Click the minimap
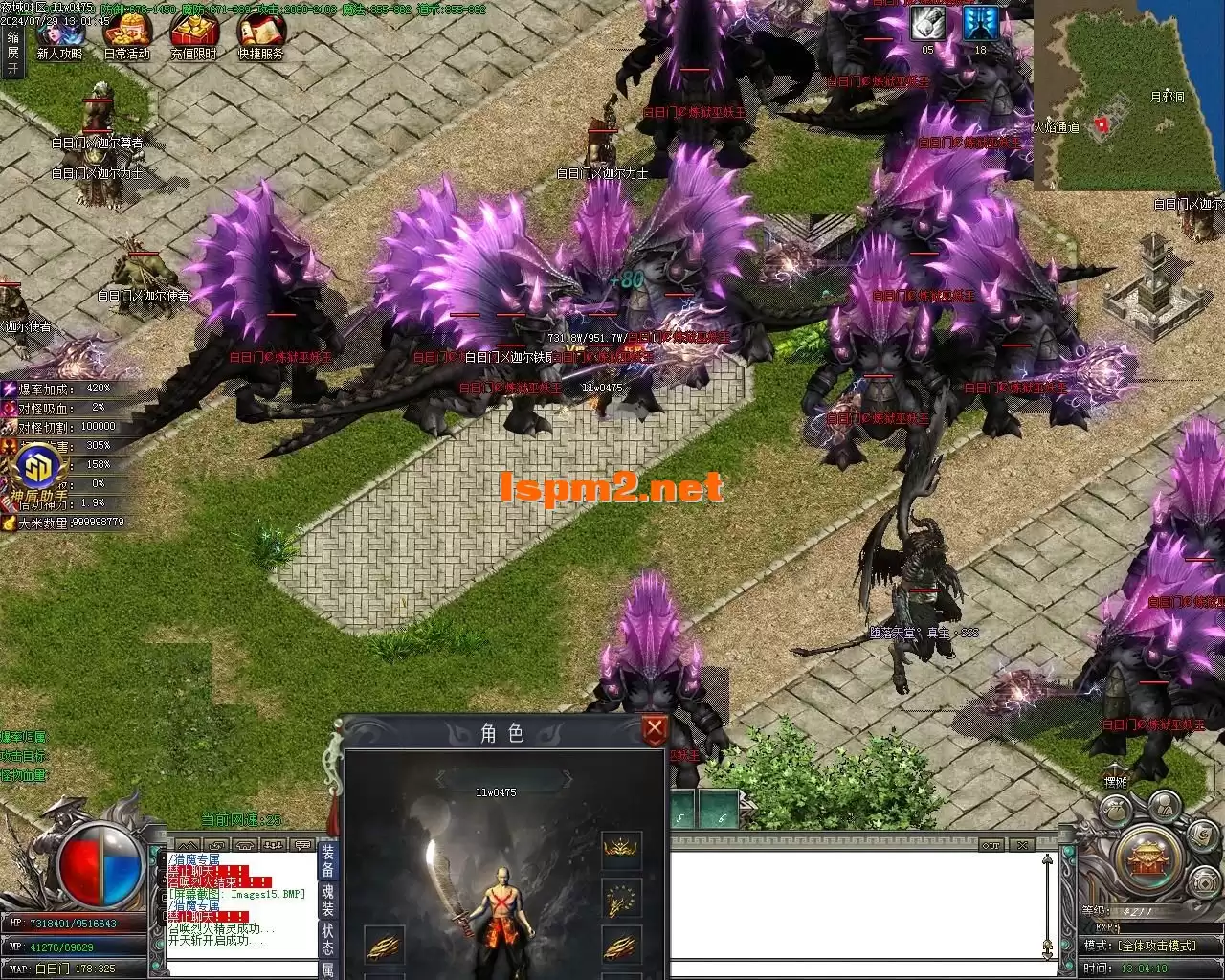Screen dimensions: 1225x980 pos(1127,96)
